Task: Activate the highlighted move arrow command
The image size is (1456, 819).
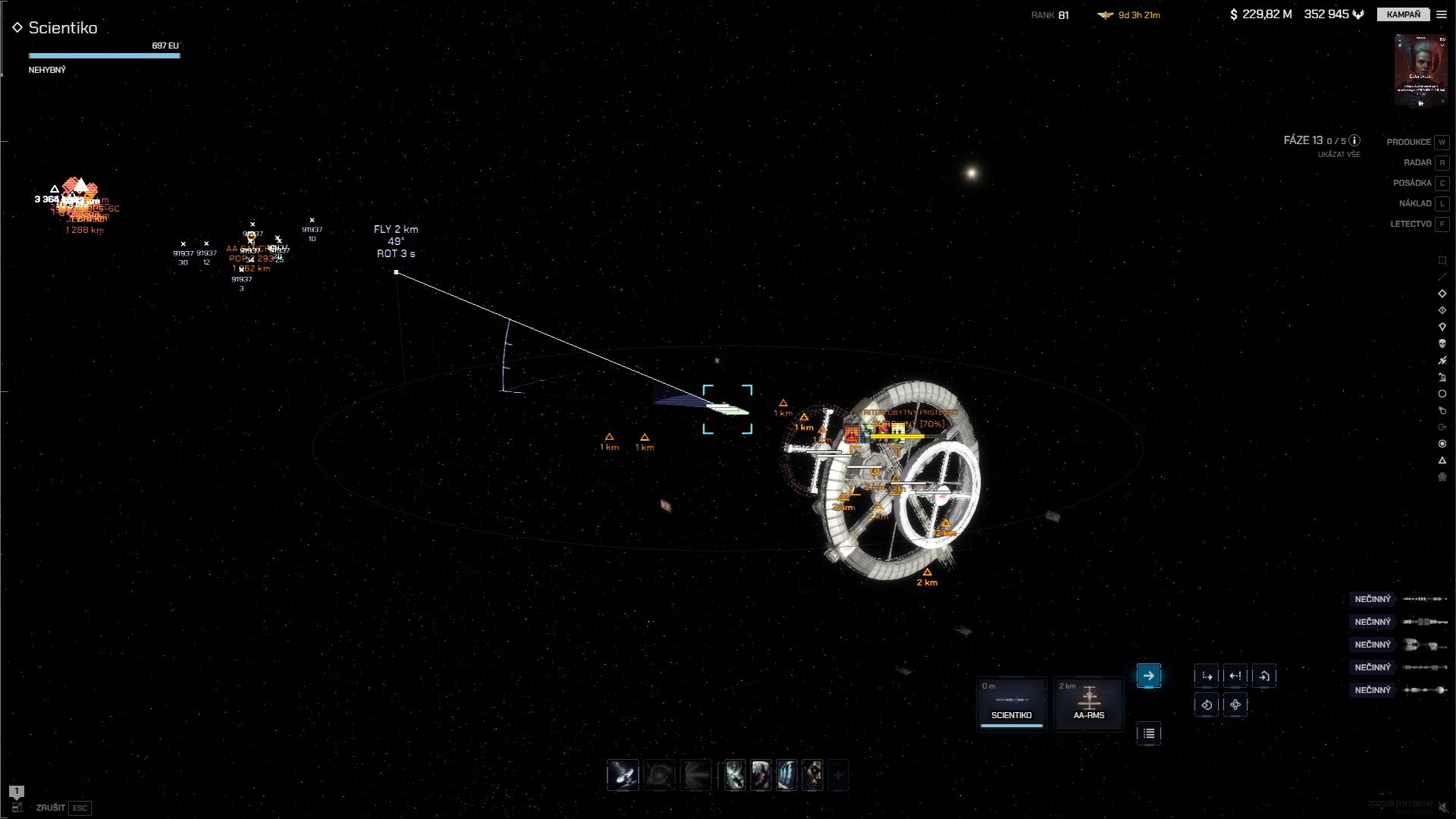Action: pyautogui.click(x=1148, y=676)
